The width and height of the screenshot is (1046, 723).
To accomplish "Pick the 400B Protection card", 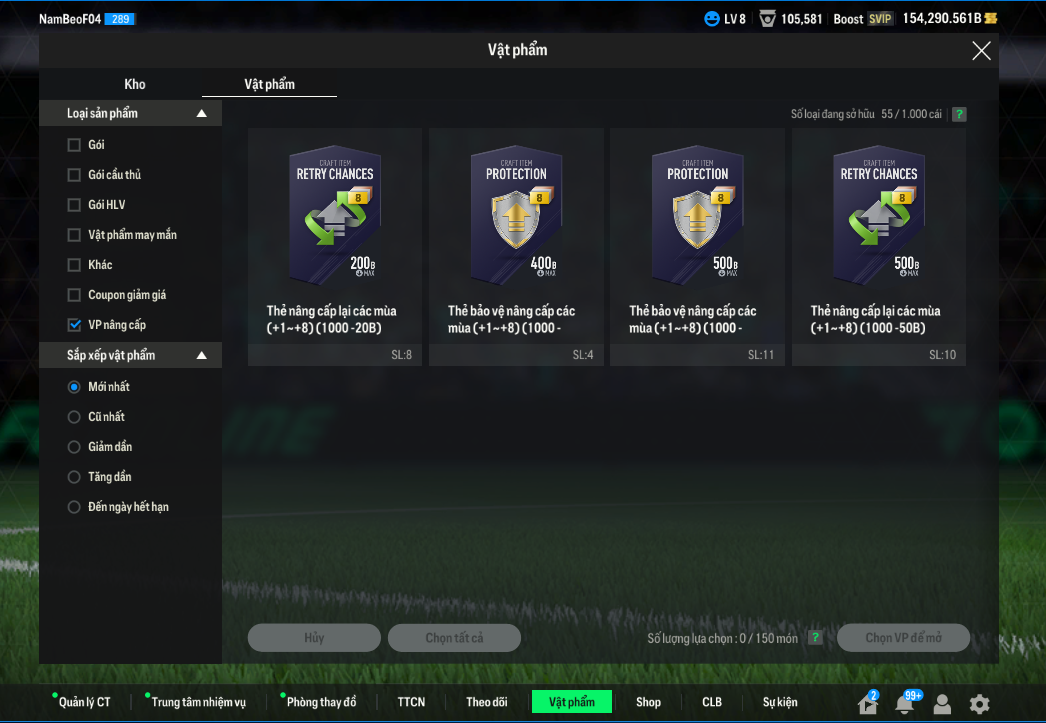I will coord(516,245).
